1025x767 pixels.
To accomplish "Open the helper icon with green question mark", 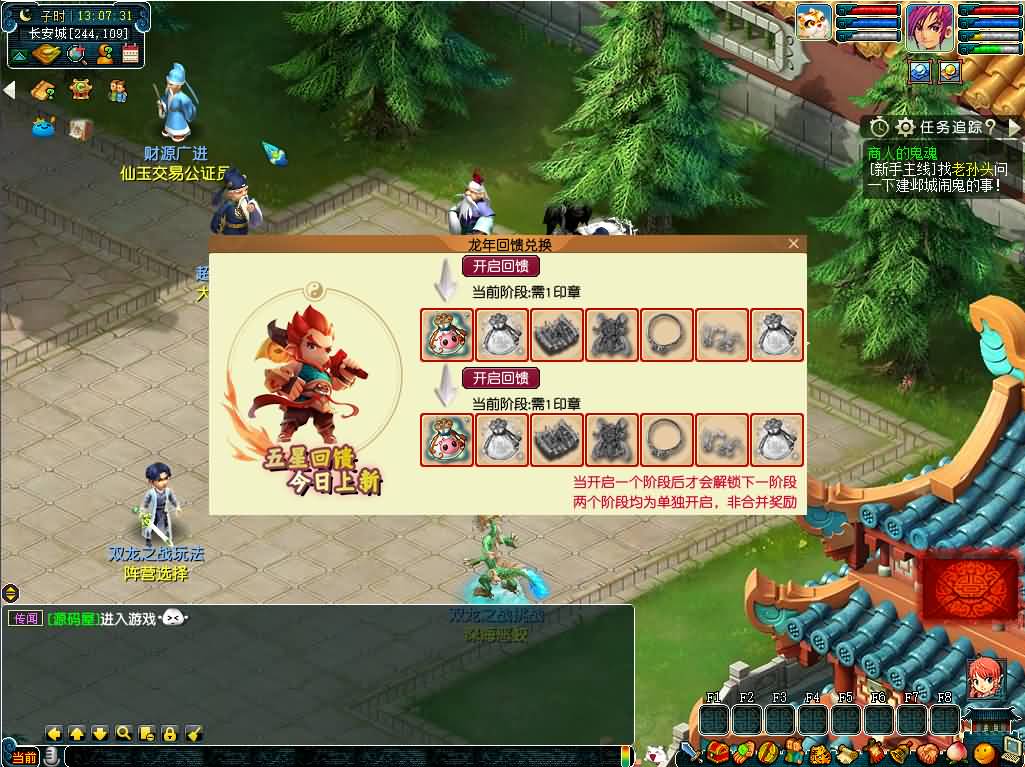I will pyautogui.click(x=103, y=54).
